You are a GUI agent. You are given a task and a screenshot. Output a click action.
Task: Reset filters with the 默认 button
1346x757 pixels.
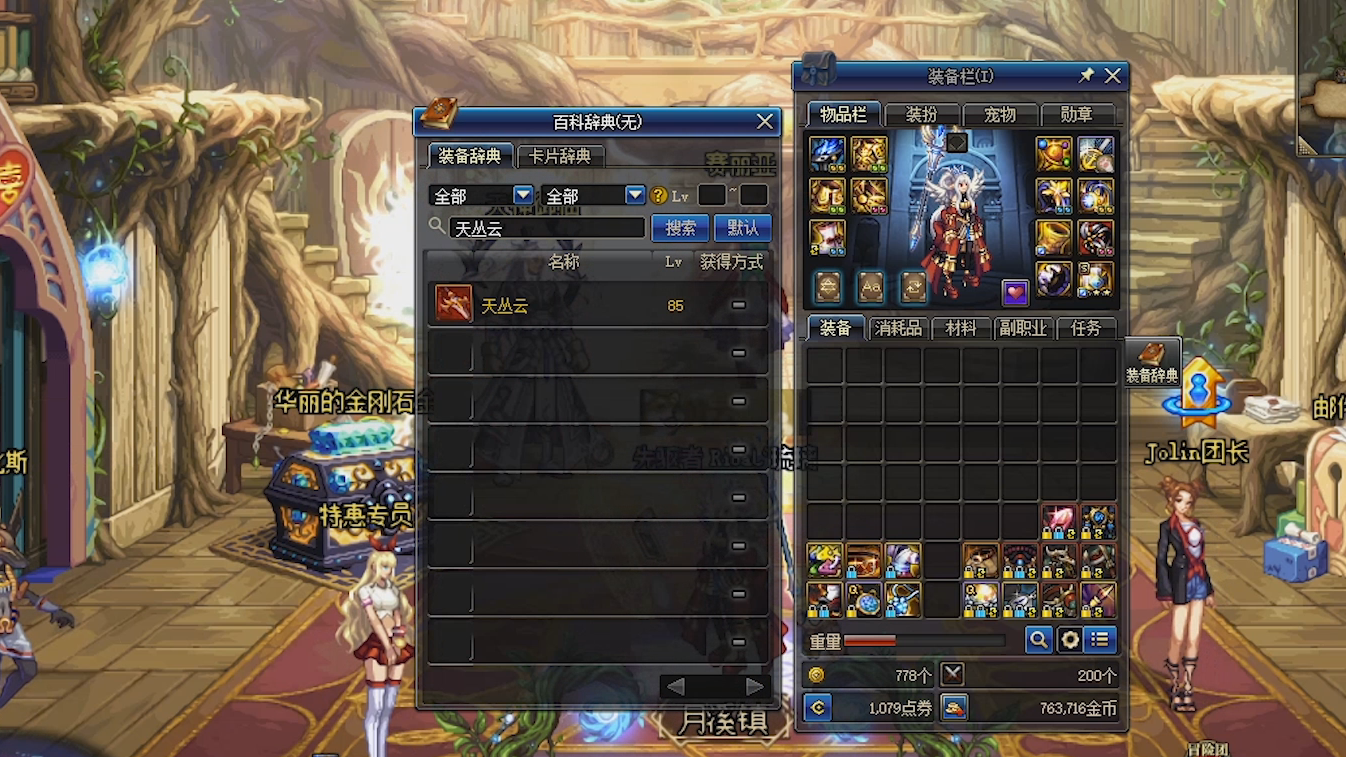[x=742, y=228]
